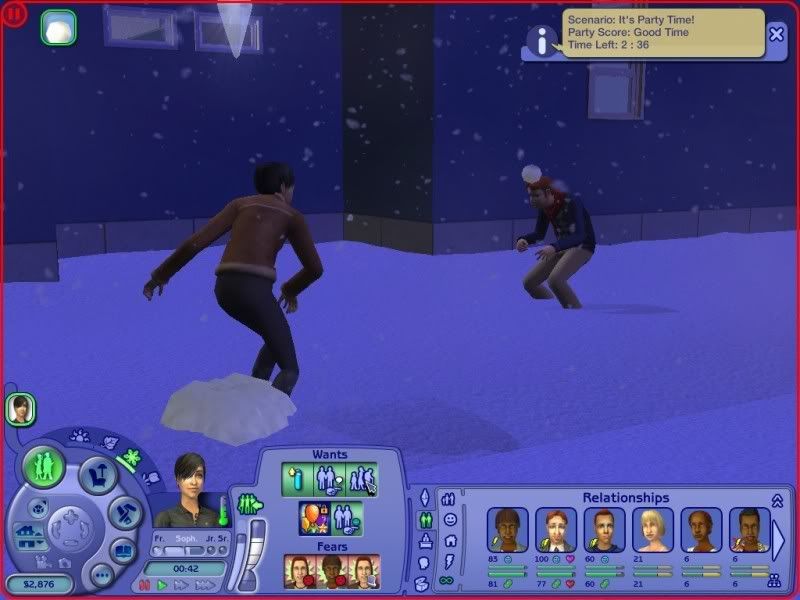Switch to Live mode
This screenshot has width=800, height=600.
[44, 467]
